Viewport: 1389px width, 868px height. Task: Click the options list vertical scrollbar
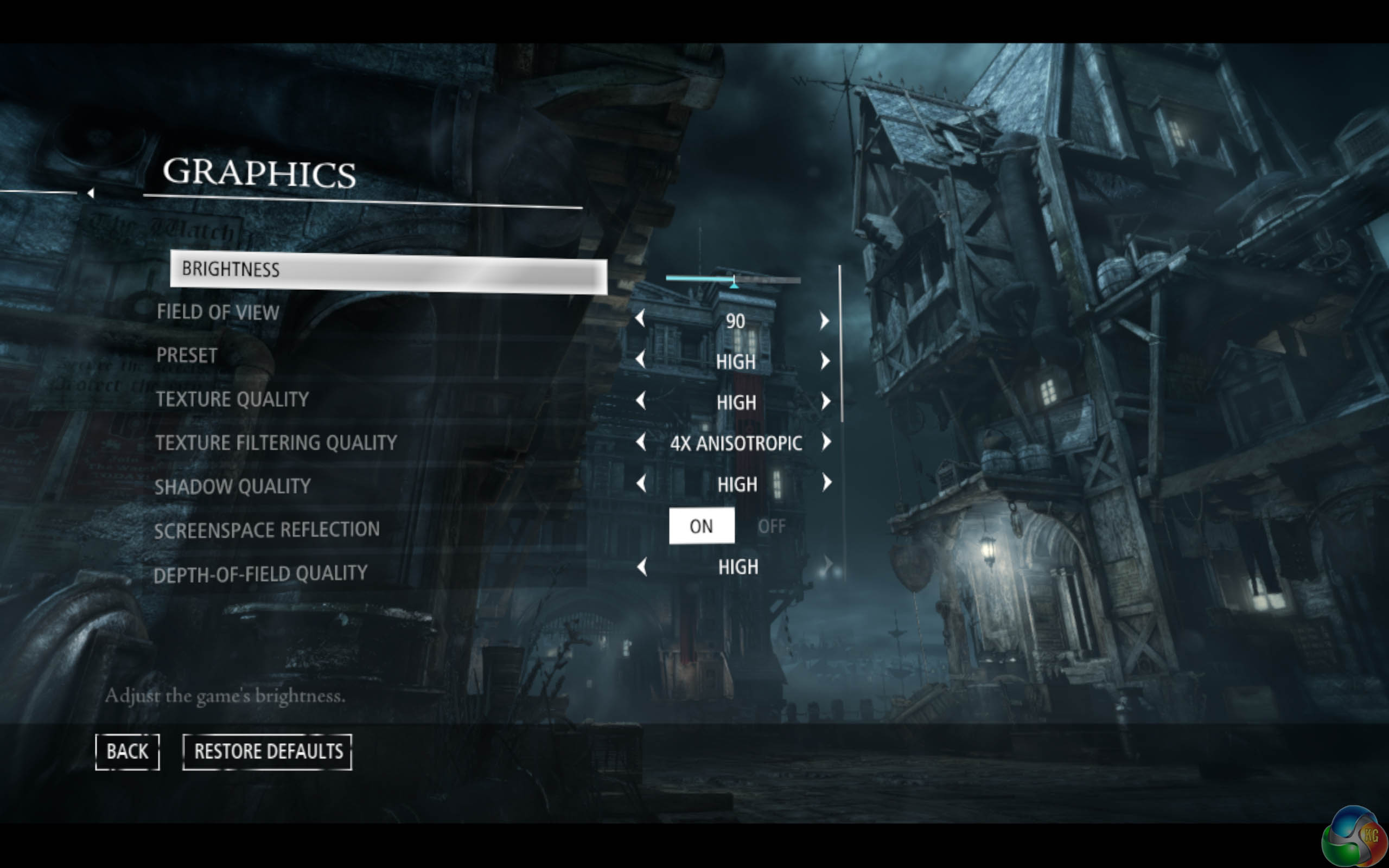click(841, 344)
